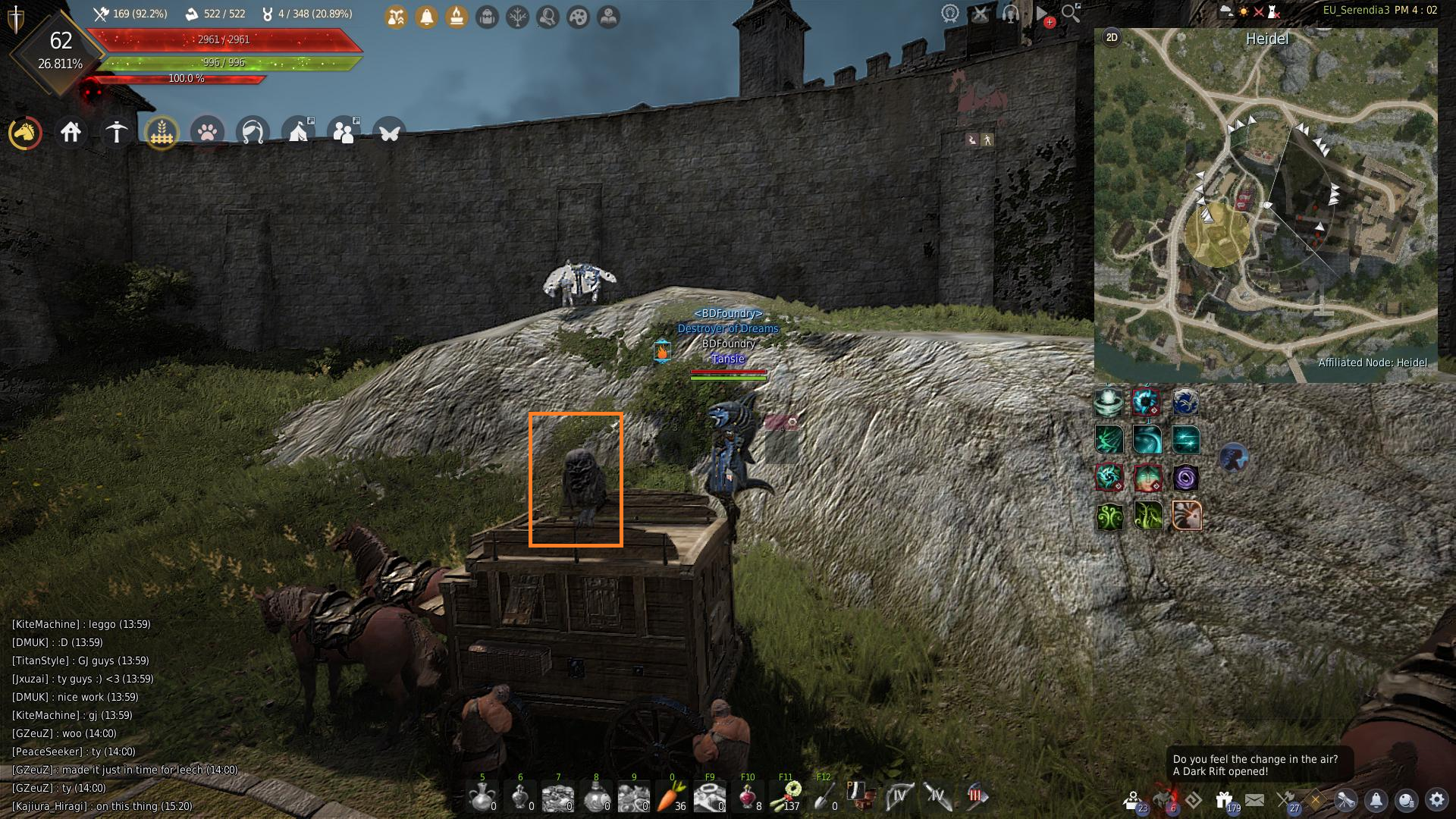Image resolution: width=1456 pixels, height=819 pixels.
Task: Toggle the minimap 2D view button
Action: point(1112,38)
